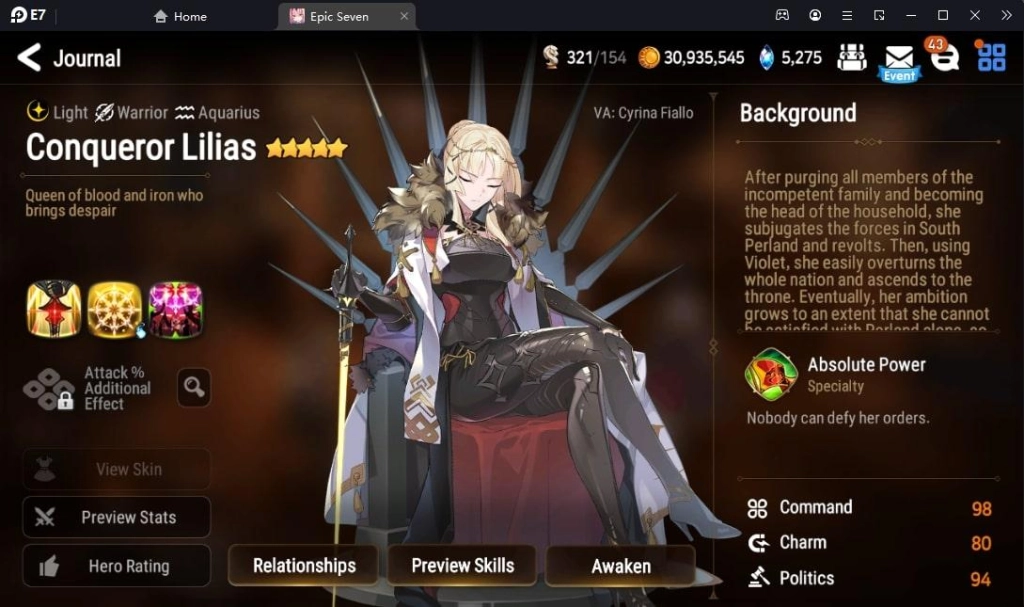Screen dimensions: 1024x607
Task: Open chat bubble with 43 notifications
Action: (943, 57)
